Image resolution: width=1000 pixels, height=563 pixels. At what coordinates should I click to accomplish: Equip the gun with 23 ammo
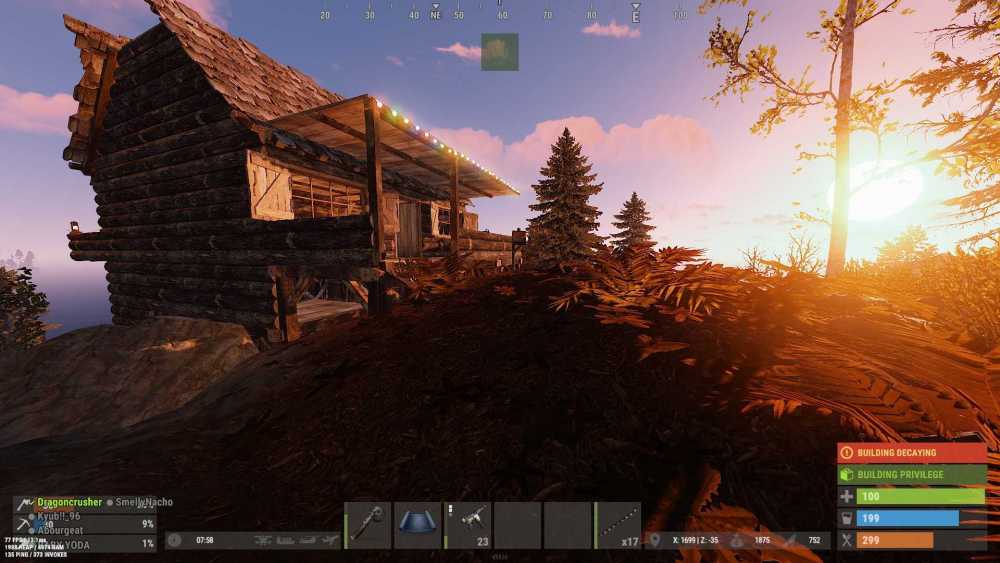click(468, 525)
